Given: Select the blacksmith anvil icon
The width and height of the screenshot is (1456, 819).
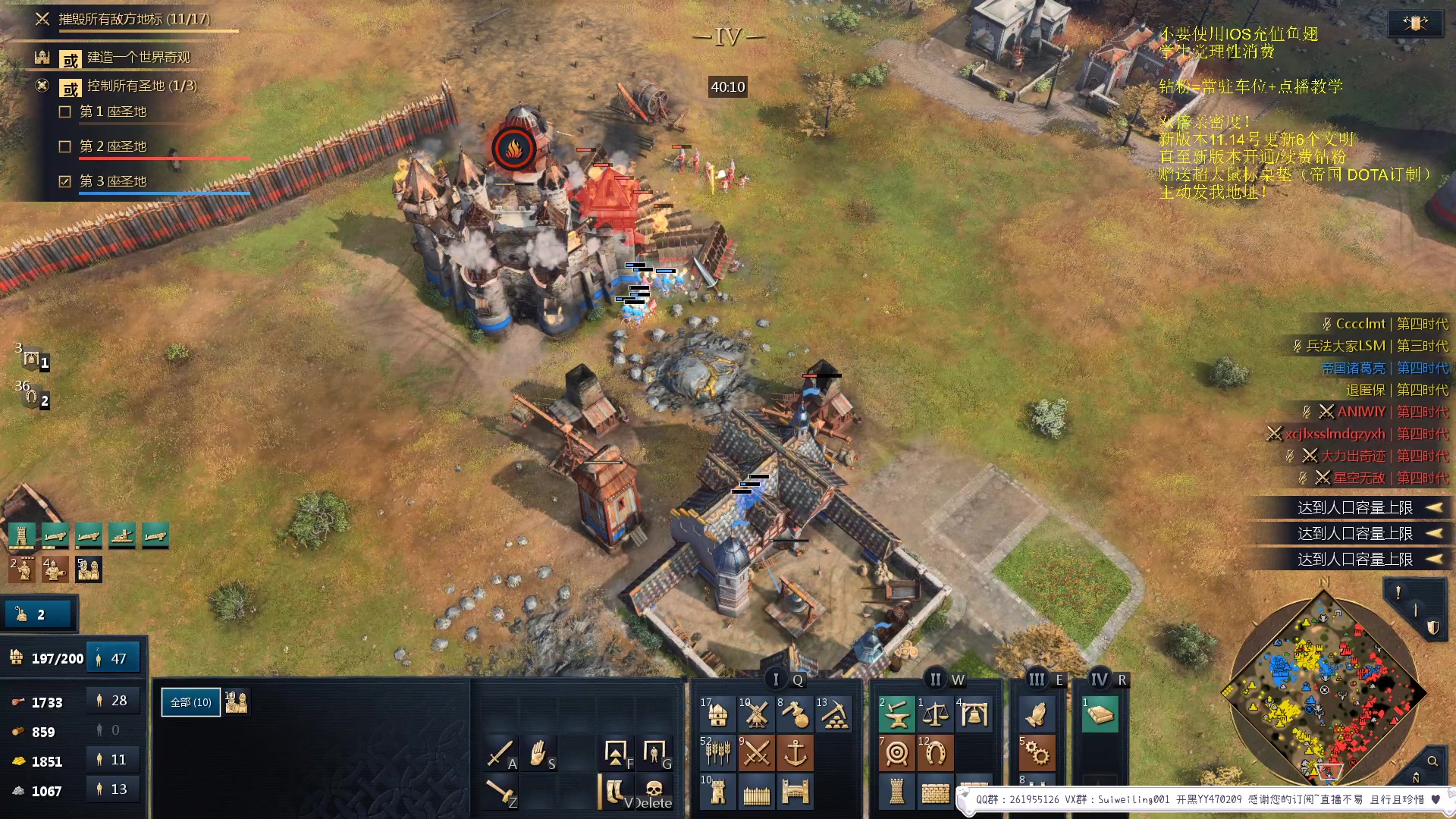Looking at the screenshot, I should (896, 714).
